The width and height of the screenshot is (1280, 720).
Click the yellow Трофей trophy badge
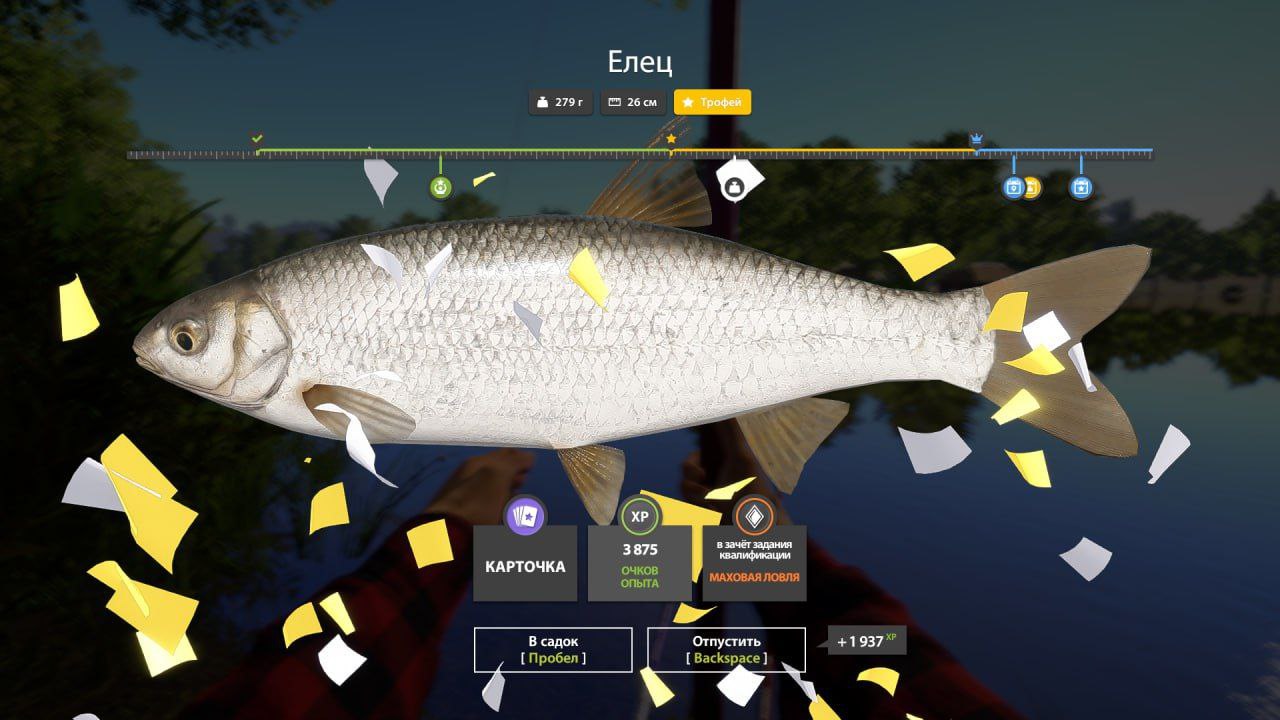pos(712,102)
